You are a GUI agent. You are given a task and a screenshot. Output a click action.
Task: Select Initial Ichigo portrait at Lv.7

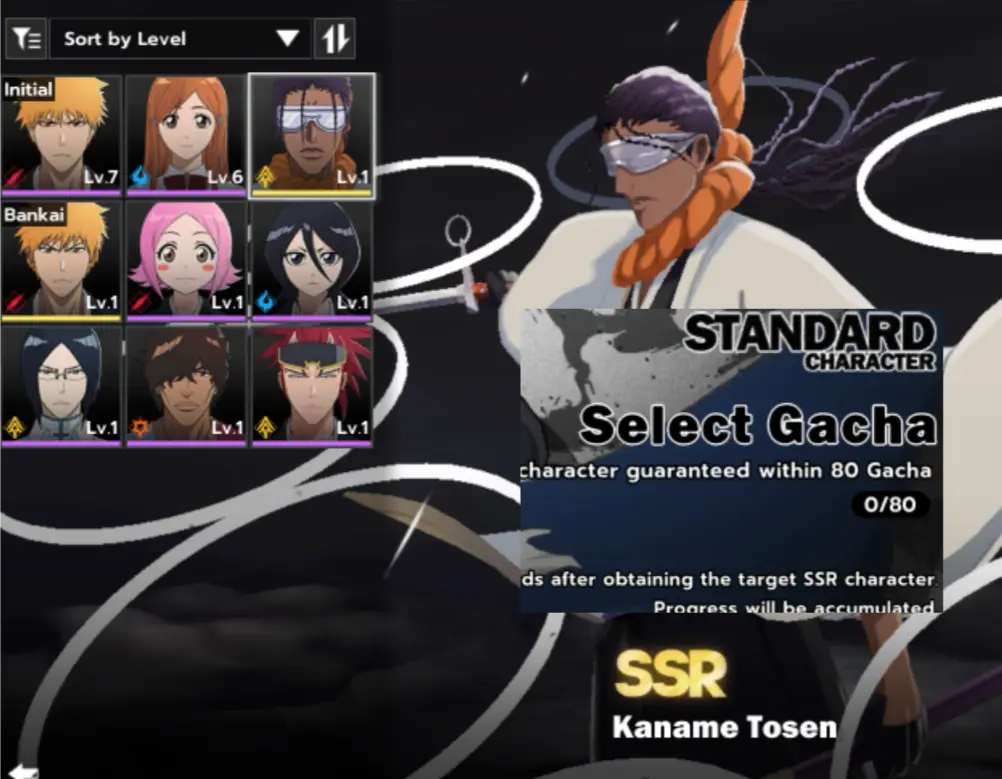[62, 135]
